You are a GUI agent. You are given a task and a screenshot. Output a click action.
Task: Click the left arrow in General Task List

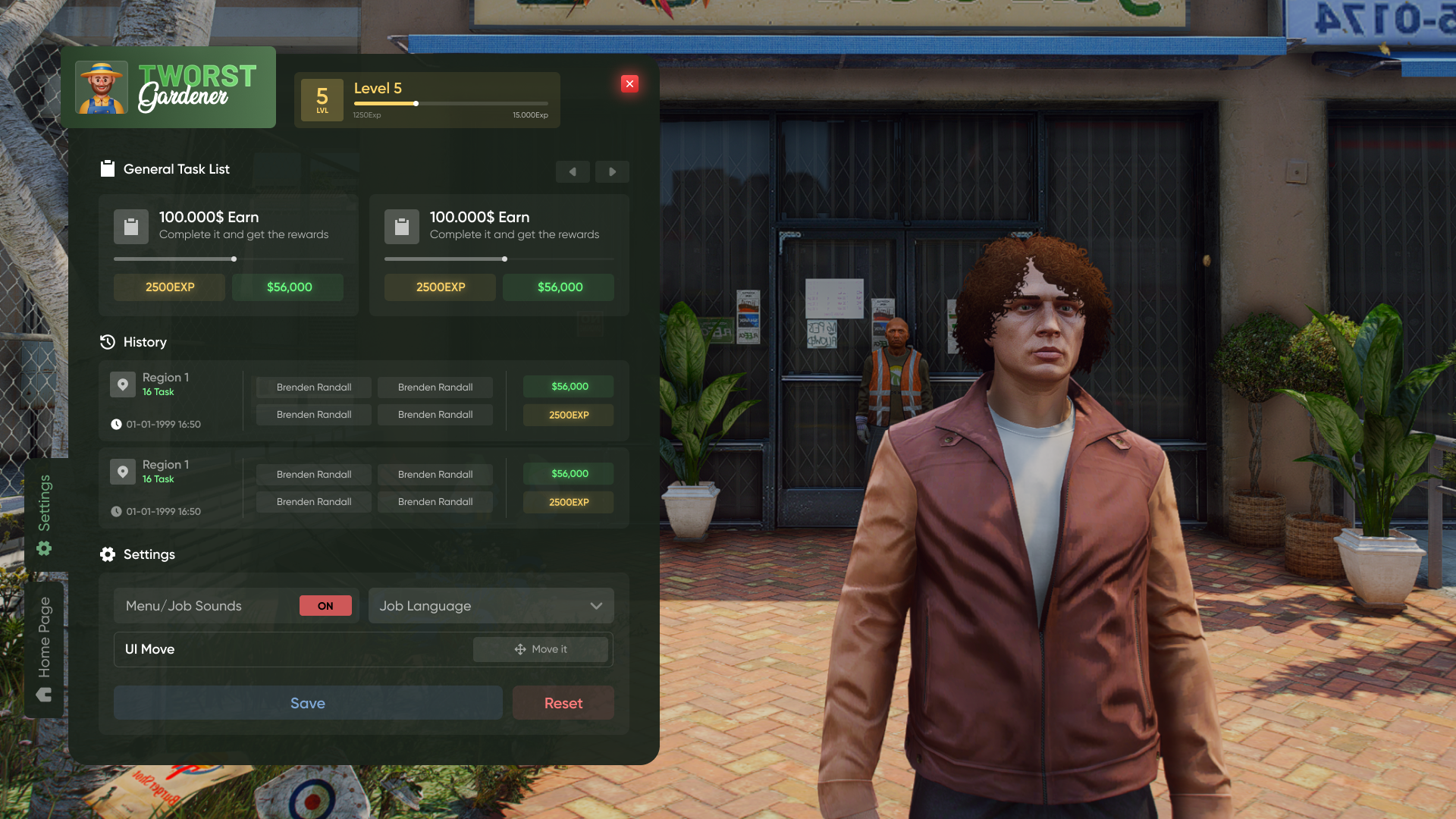(x=573, y=171)
